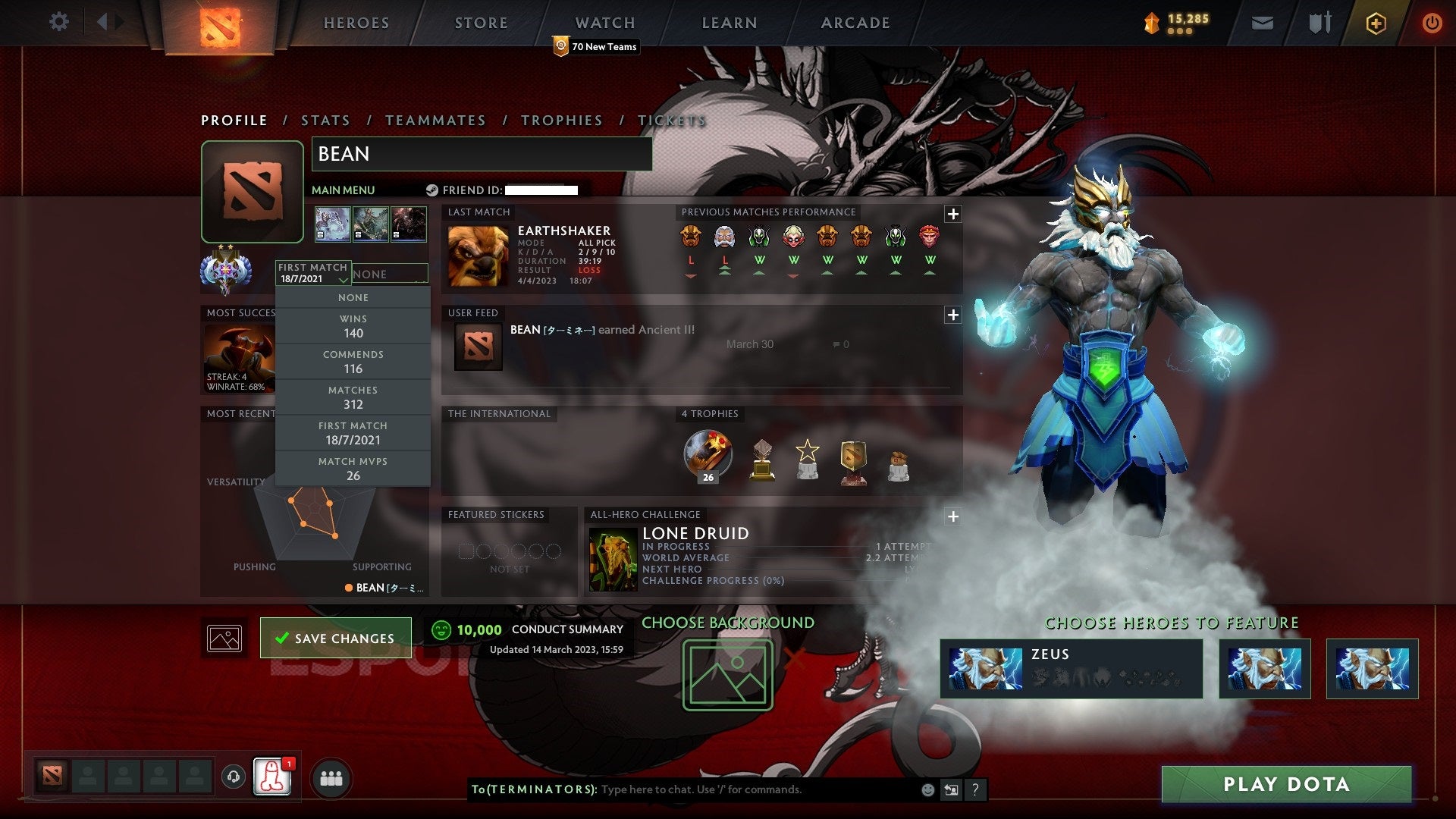Click the power button to exit

pyautogui.click(x=1432, y=22)
